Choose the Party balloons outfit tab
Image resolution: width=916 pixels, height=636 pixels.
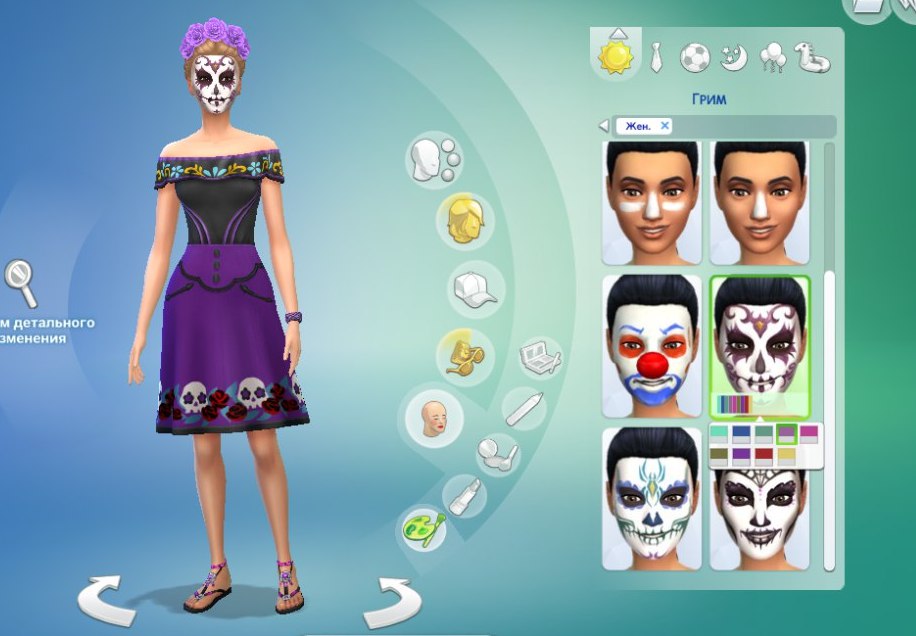(773, 57)
